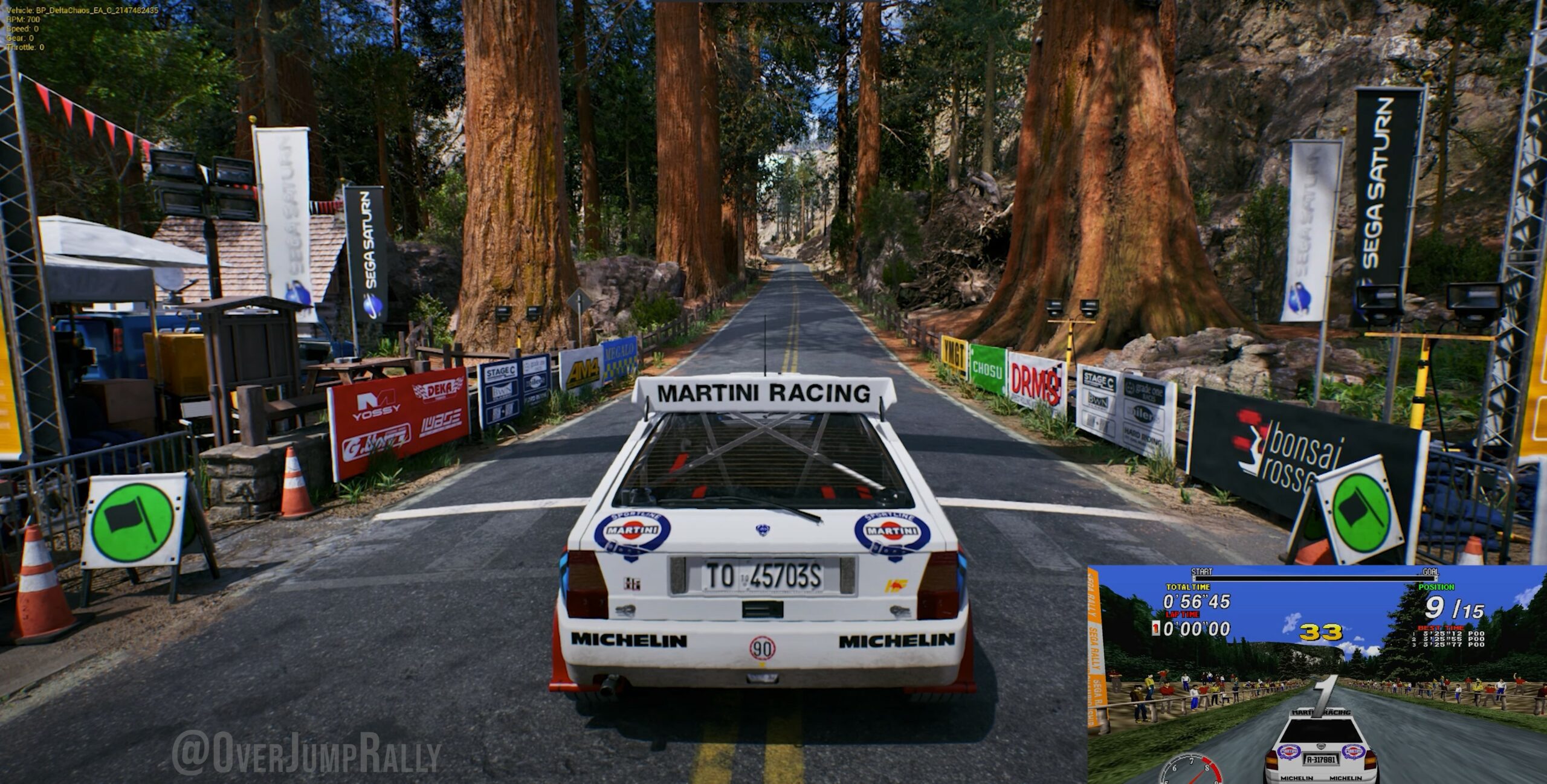This screenshot has width=1547, height=784.
Task: Expand the Vehicle debug info readout
Action: (79, 11)
